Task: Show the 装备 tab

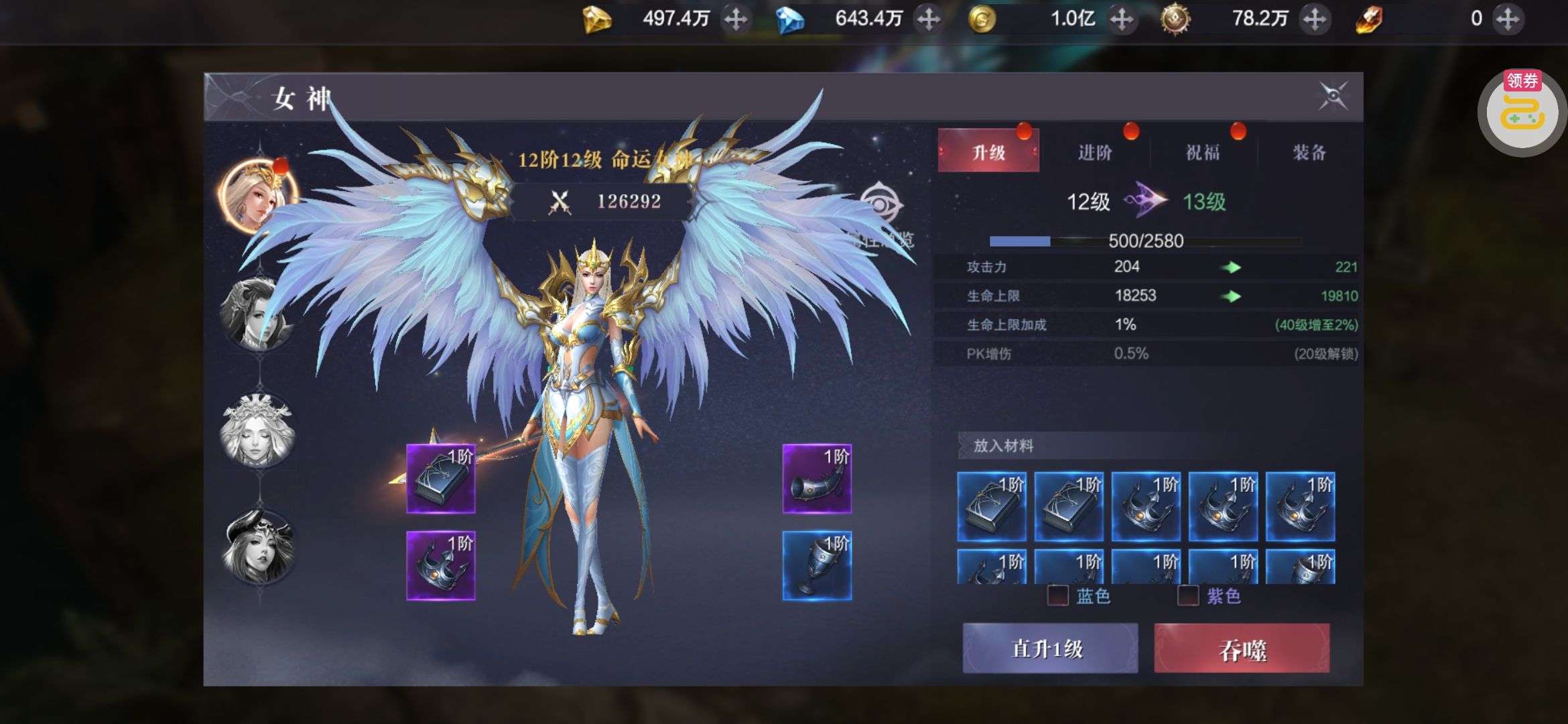Action: [1309, 152]
